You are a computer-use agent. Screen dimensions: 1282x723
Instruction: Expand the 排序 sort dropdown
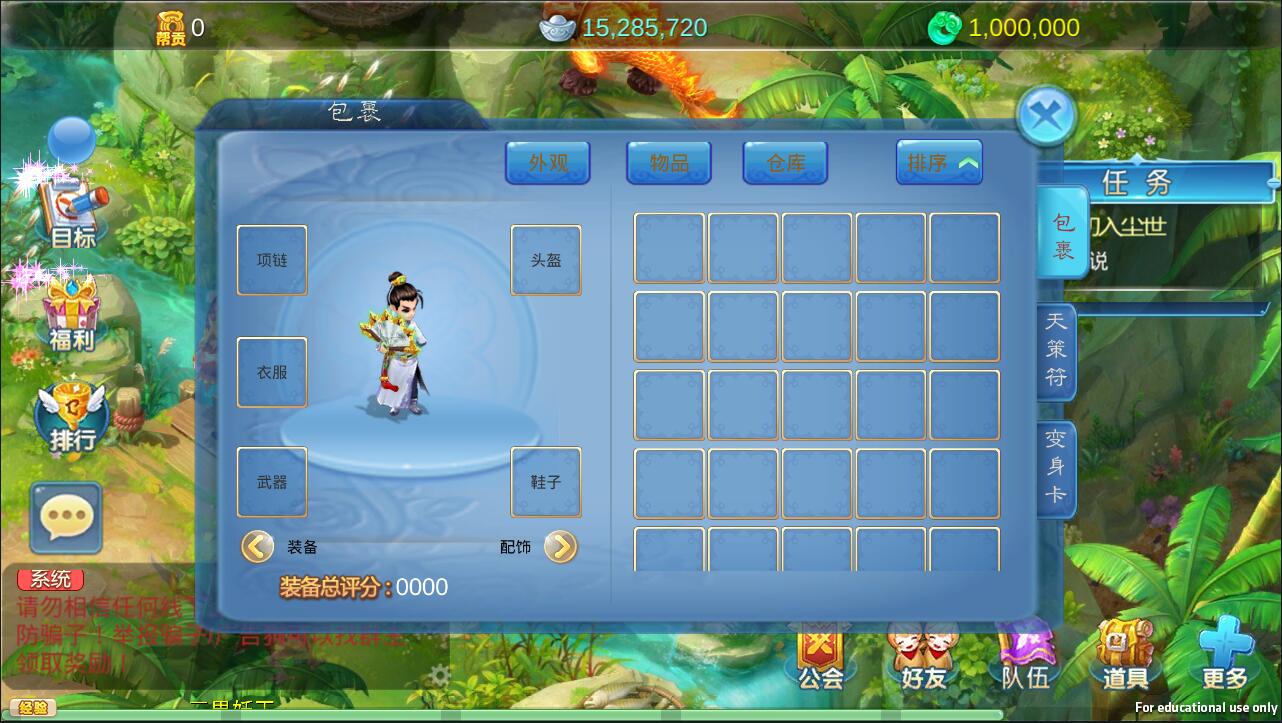[939, 162]
